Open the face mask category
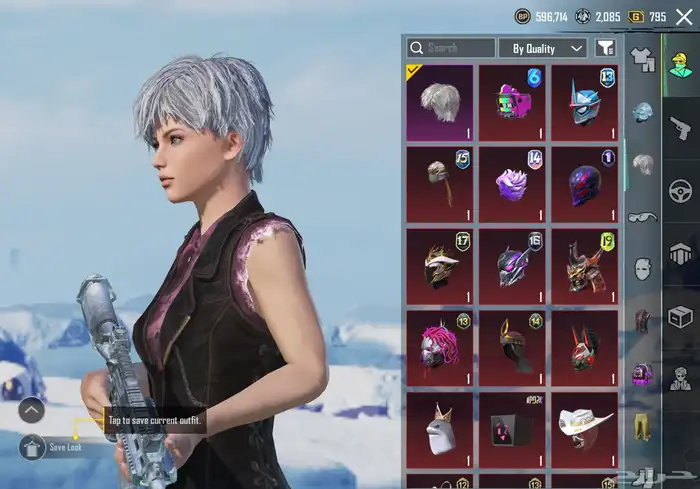The height and width of the screenshot is (489, 700). tap(644, 268)
